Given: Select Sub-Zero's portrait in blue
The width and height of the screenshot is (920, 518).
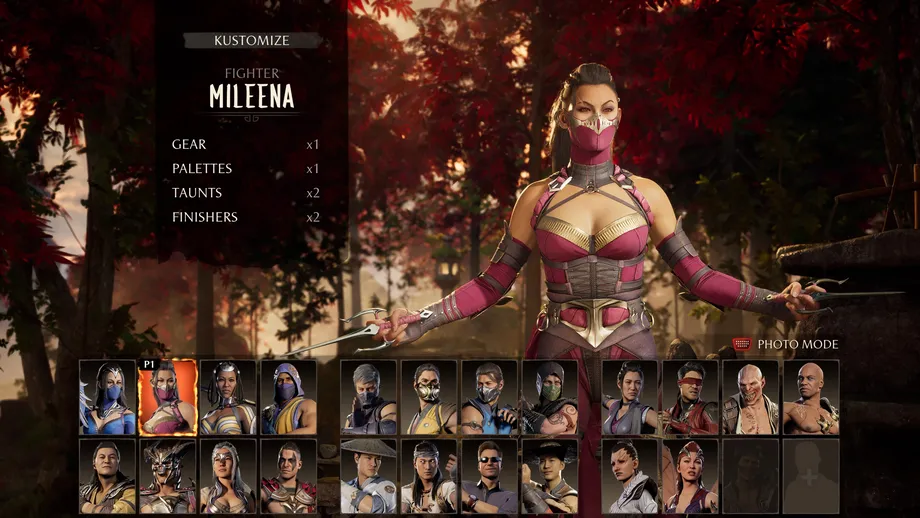Looking at the screenshot, I should point(489,398).
